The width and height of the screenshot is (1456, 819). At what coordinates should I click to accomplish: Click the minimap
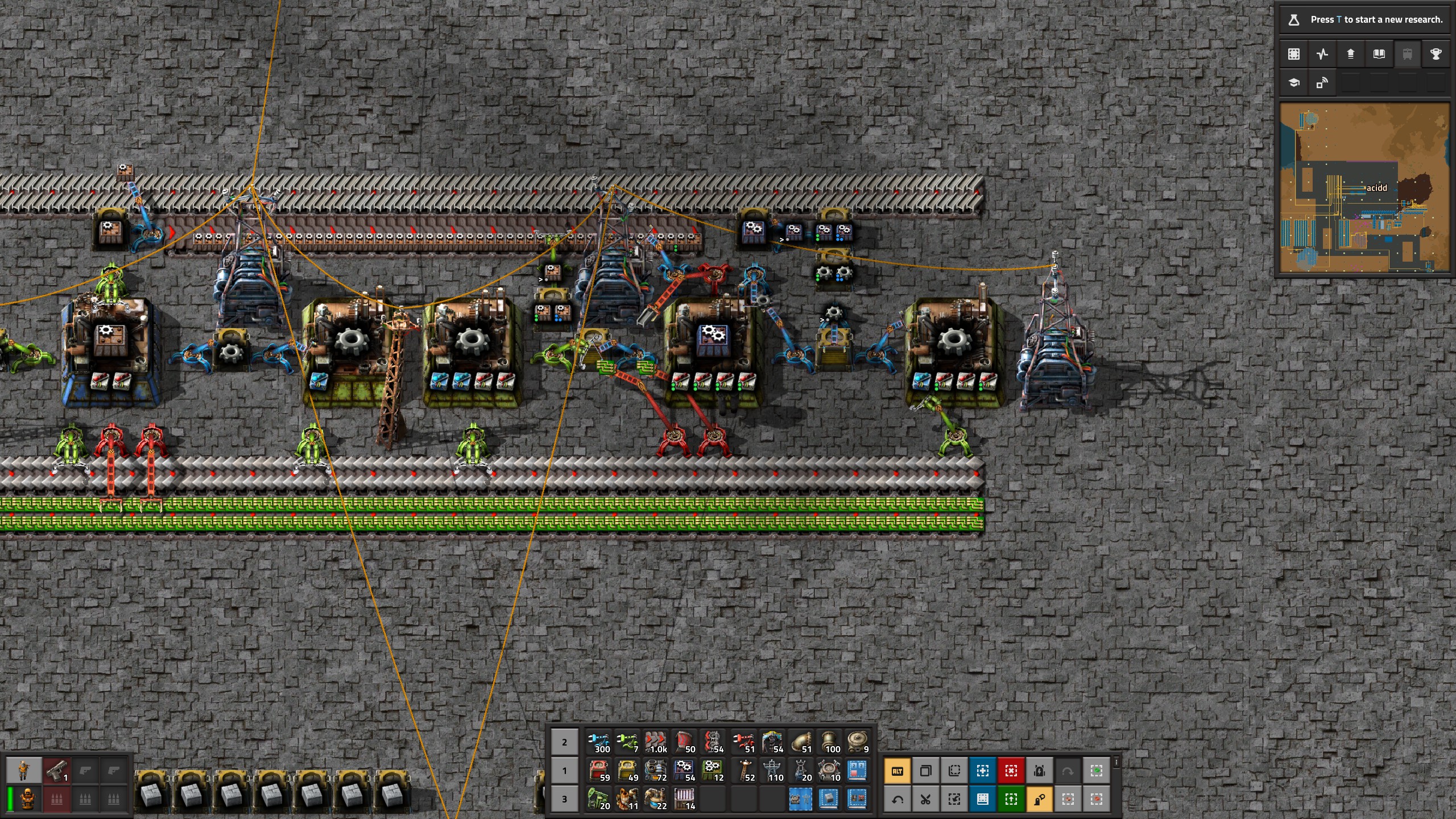(x=1364, y=188)
